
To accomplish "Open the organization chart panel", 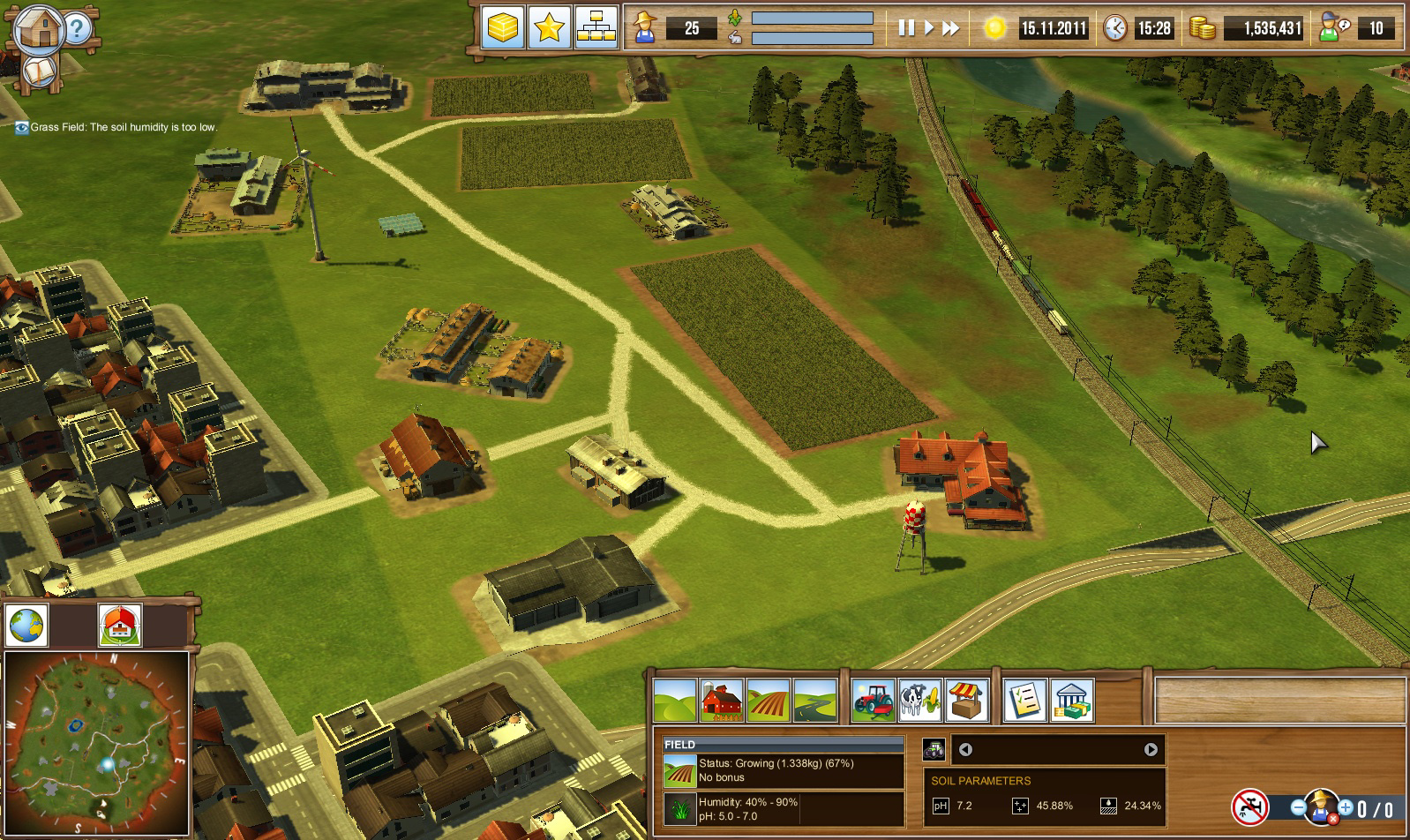I will coord(596,28).
